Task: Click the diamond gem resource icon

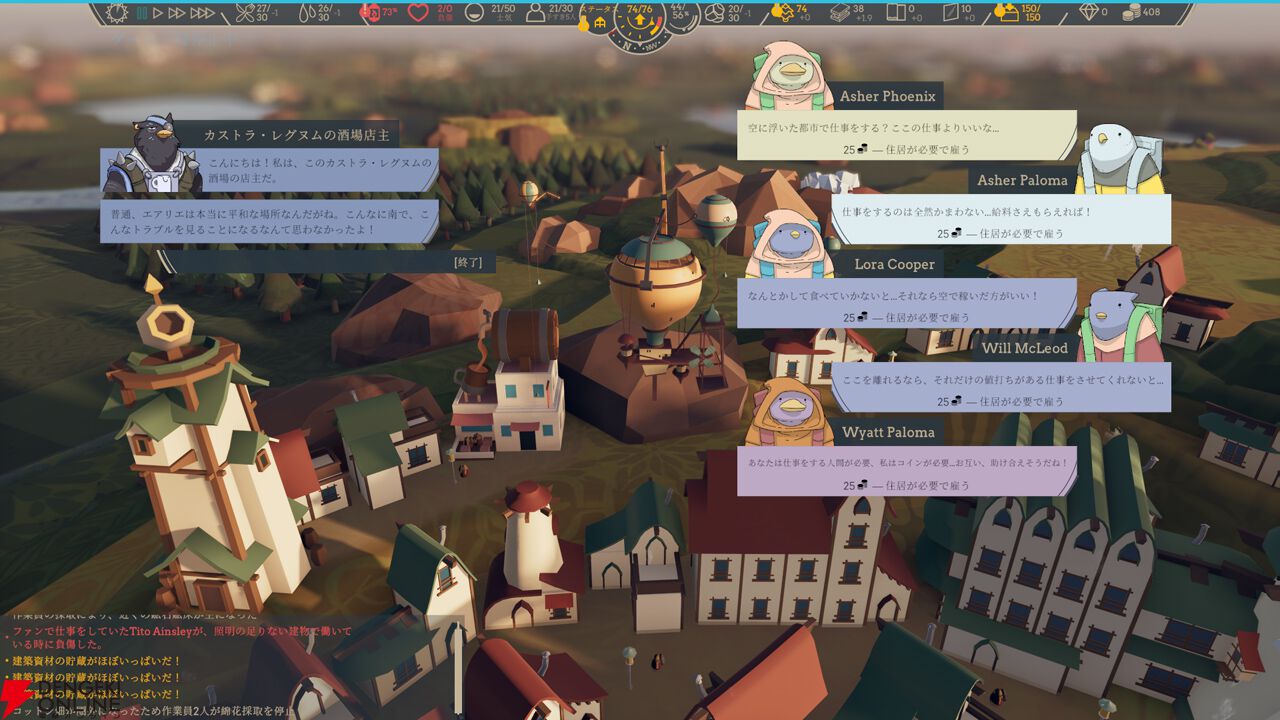Action: [1089, 13]
